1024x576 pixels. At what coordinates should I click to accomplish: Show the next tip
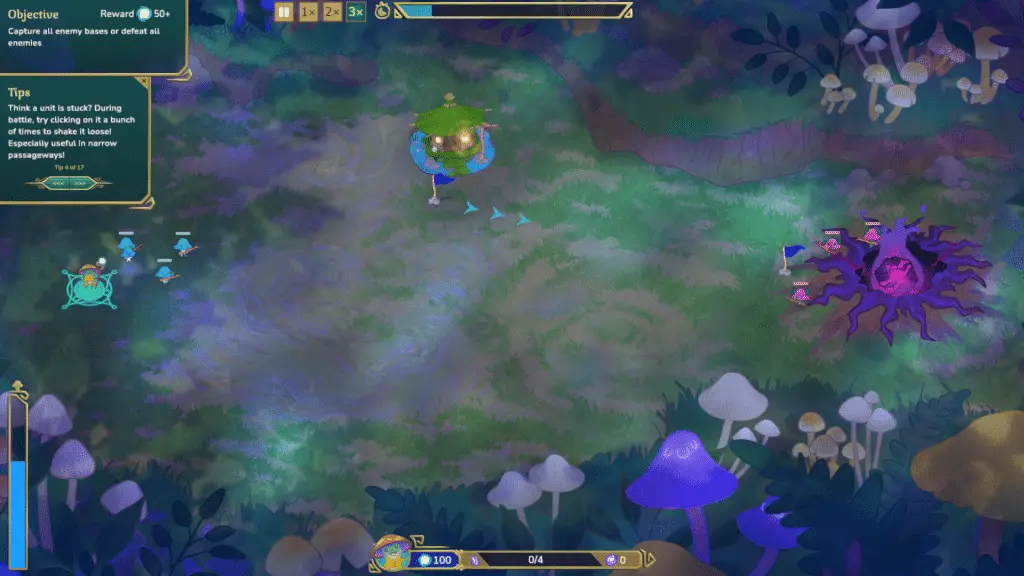(x=81, y=183)
